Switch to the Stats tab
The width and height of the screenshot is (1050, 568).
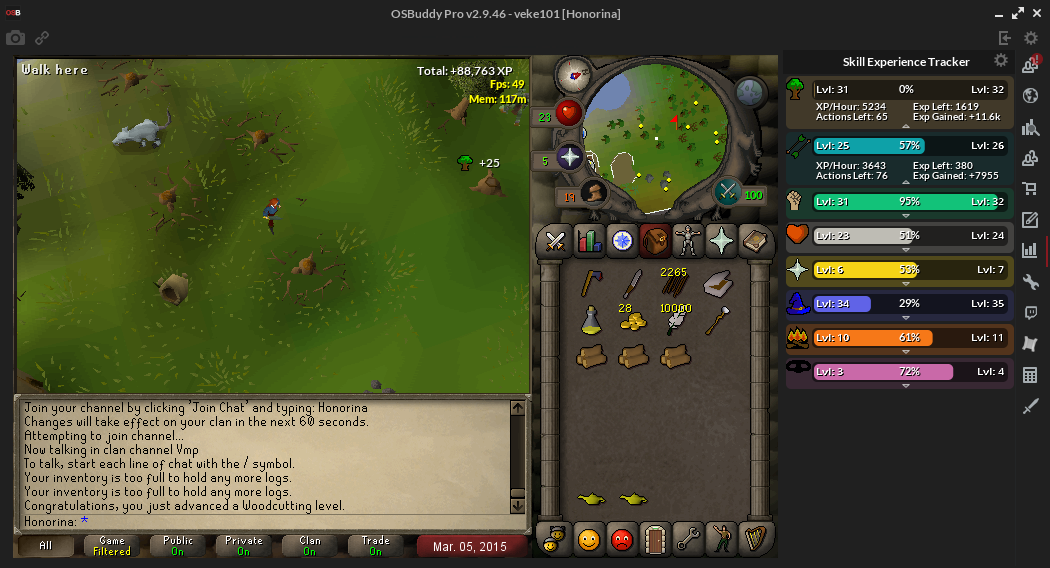point(589,241)
